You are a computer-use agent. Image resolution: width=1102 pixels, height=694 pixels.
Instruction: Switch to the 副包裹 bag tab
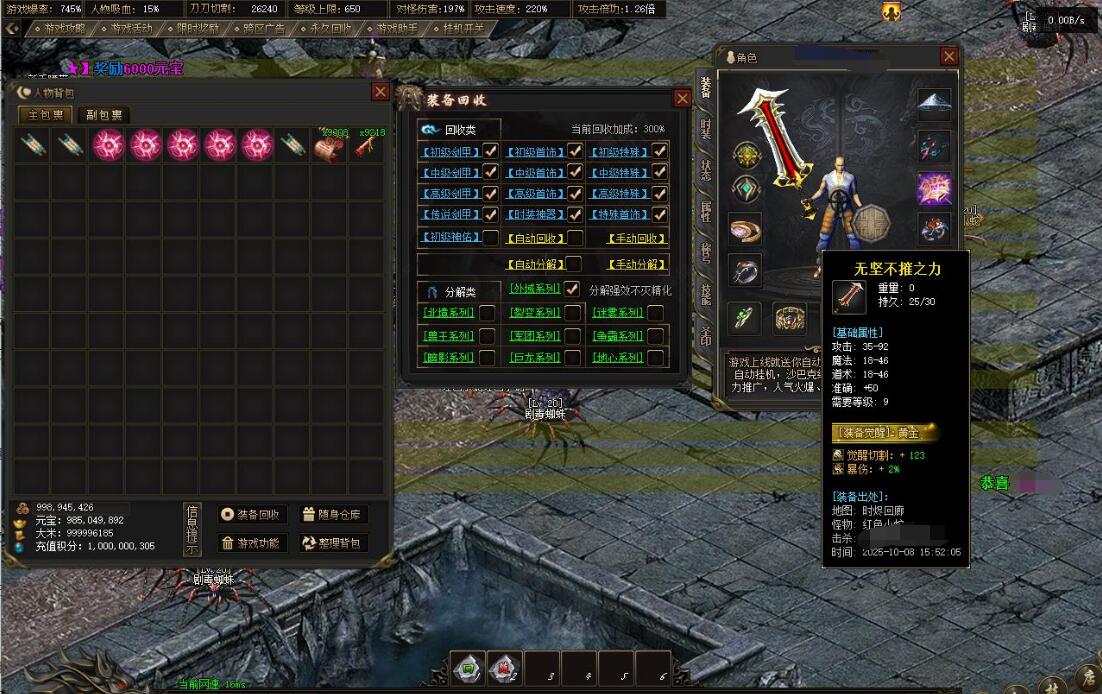pos(103,115)
